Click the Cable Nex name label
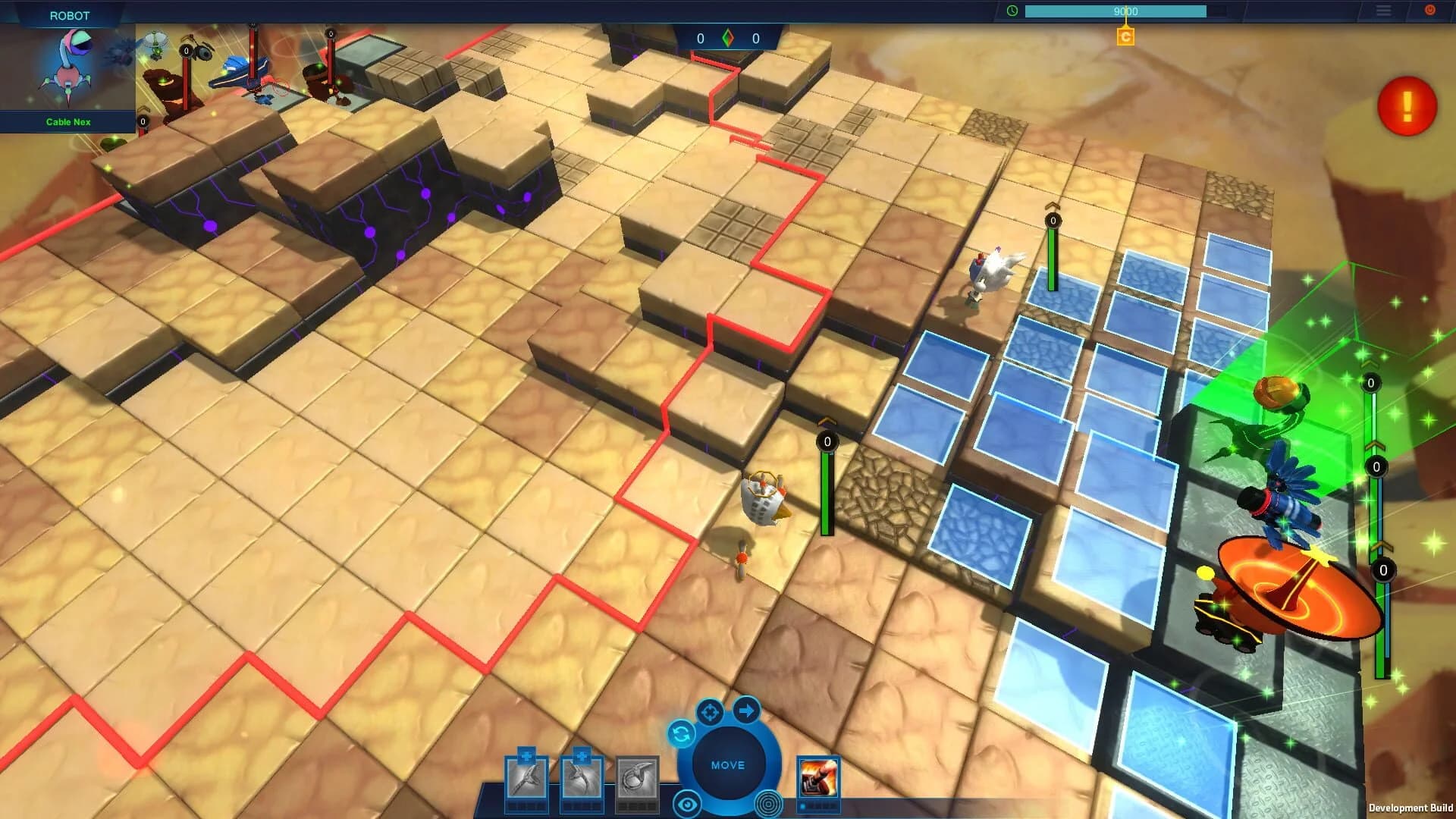 point(68,121)
